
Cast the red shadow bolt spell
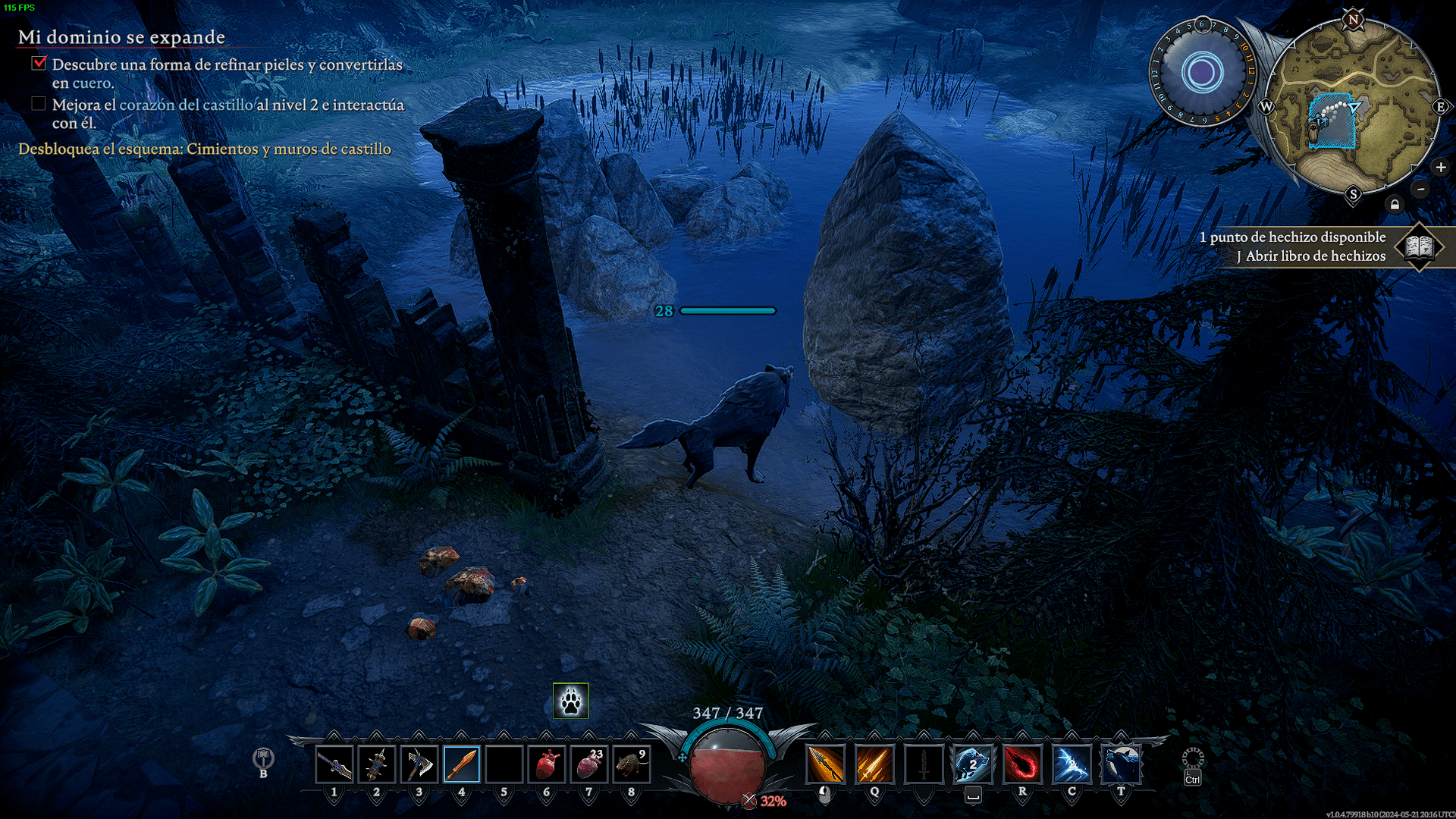[1022, 764]
